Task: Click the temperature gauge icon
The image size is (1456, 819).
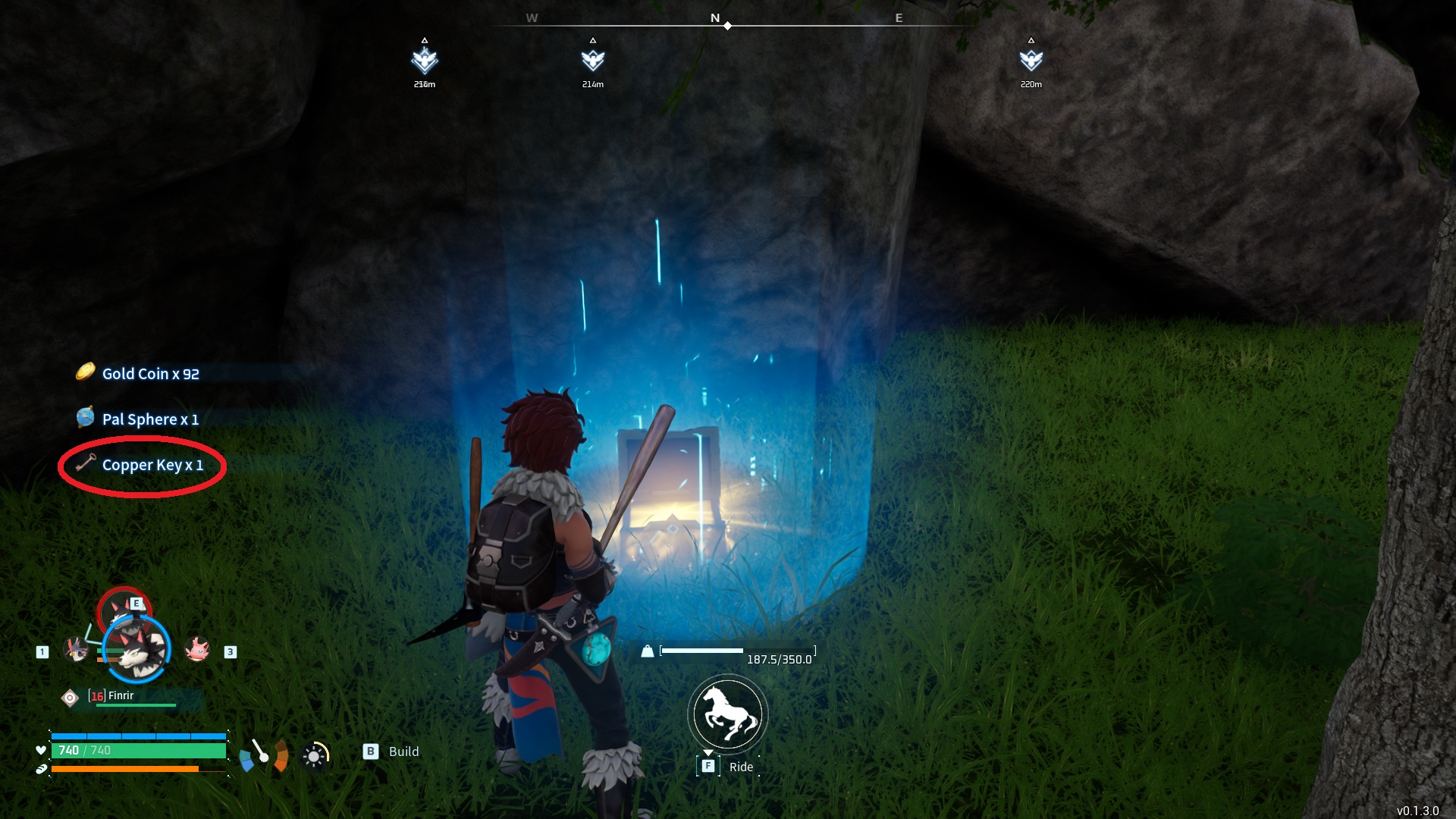Action: 263,755
